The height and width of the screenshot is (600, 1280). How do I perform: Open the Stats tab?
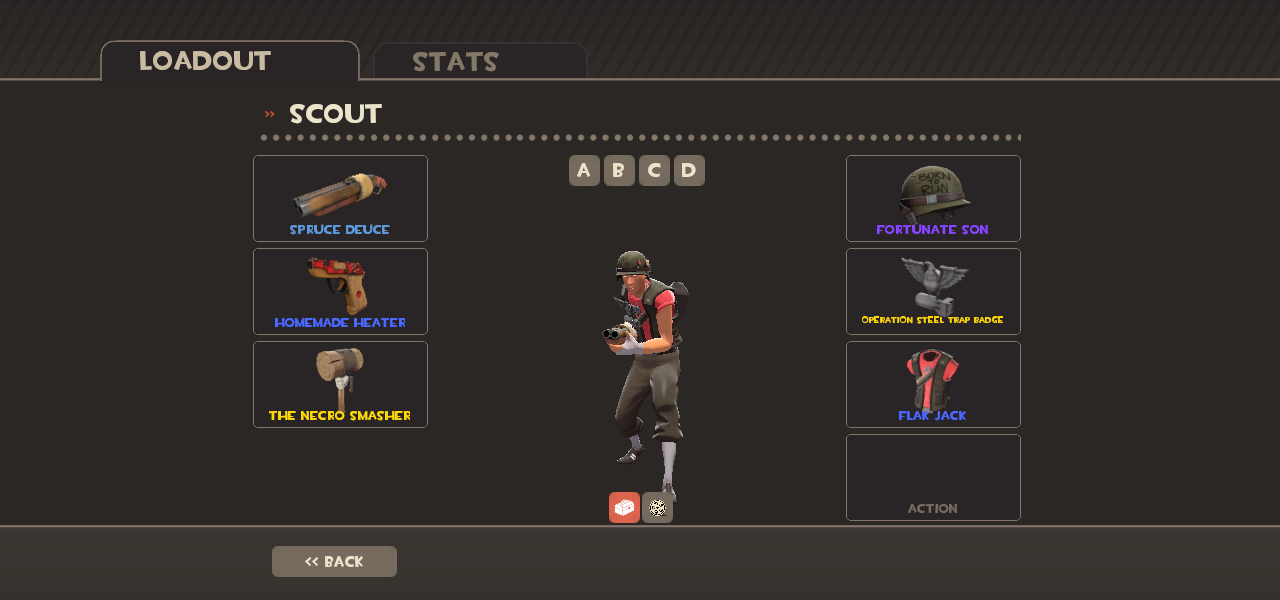(x=480, y=61)
